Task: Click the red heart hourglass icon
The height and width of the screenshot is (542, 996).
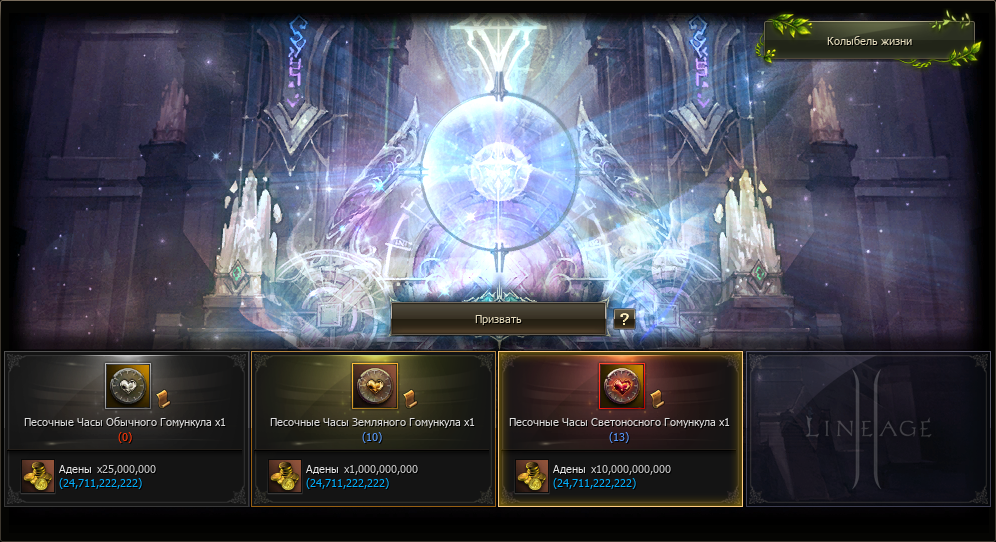Action: click(x=622, y=386)
